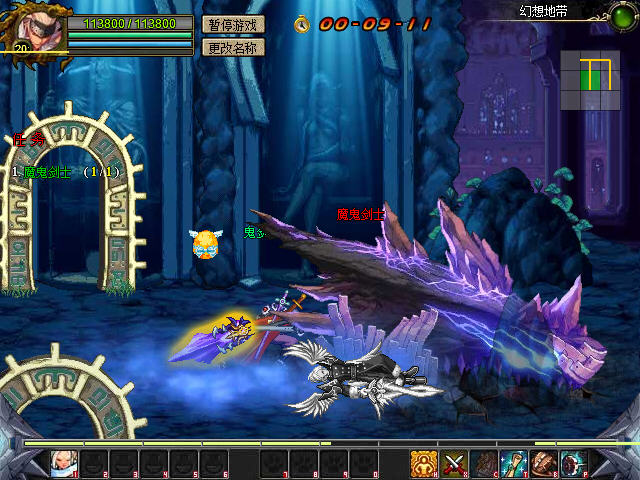
Task: Select the 魔鬼剑士 quest tracker entry
Action: (x=66, y=172)
